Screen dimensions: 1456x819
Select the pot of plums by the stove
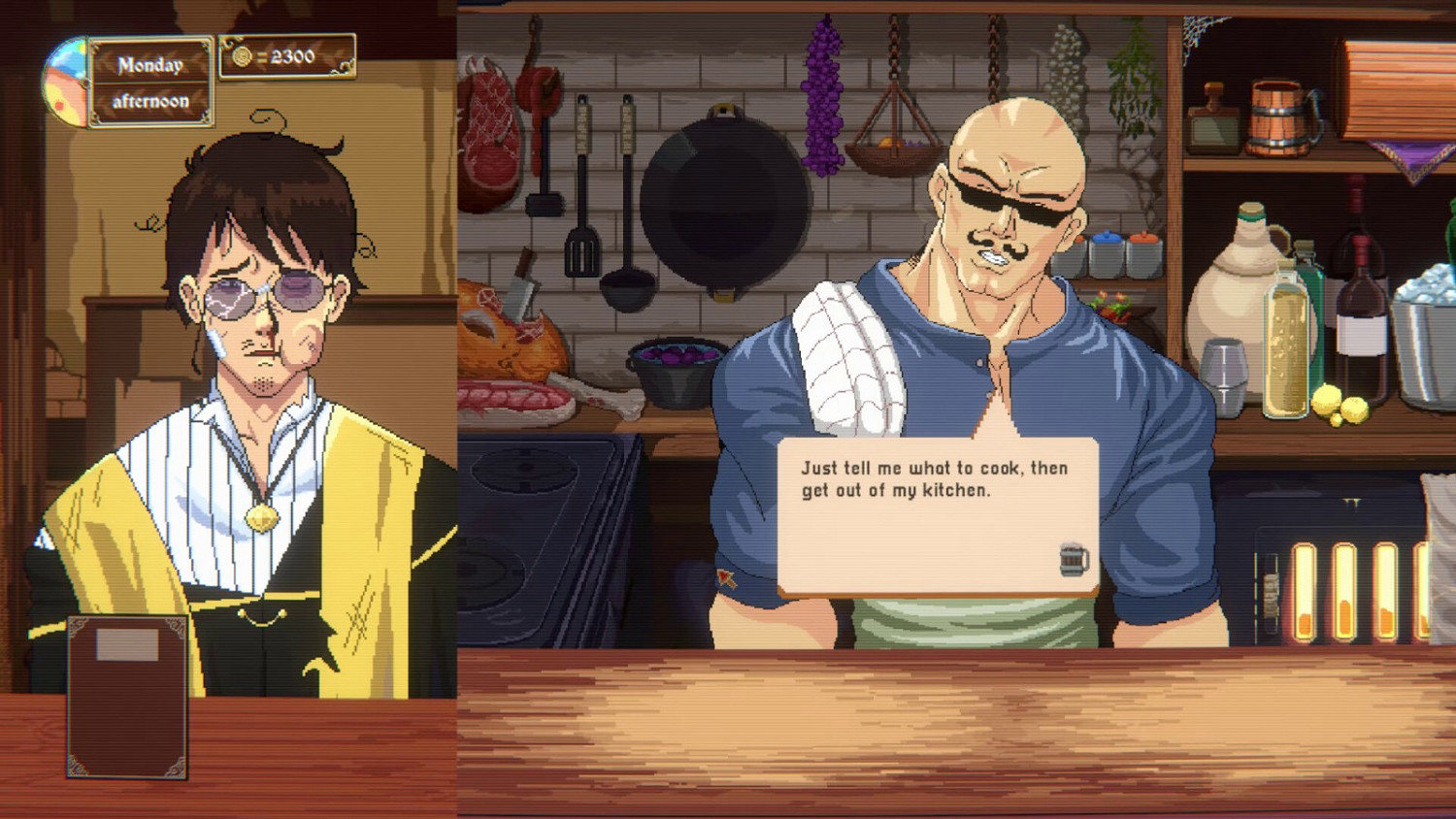tap(670, 374)
